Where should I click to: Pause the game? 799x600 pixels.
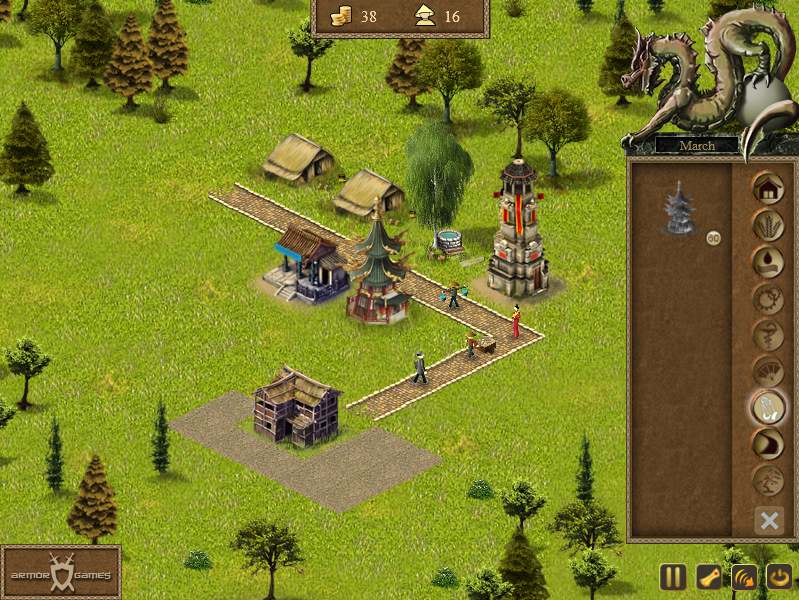673,577
